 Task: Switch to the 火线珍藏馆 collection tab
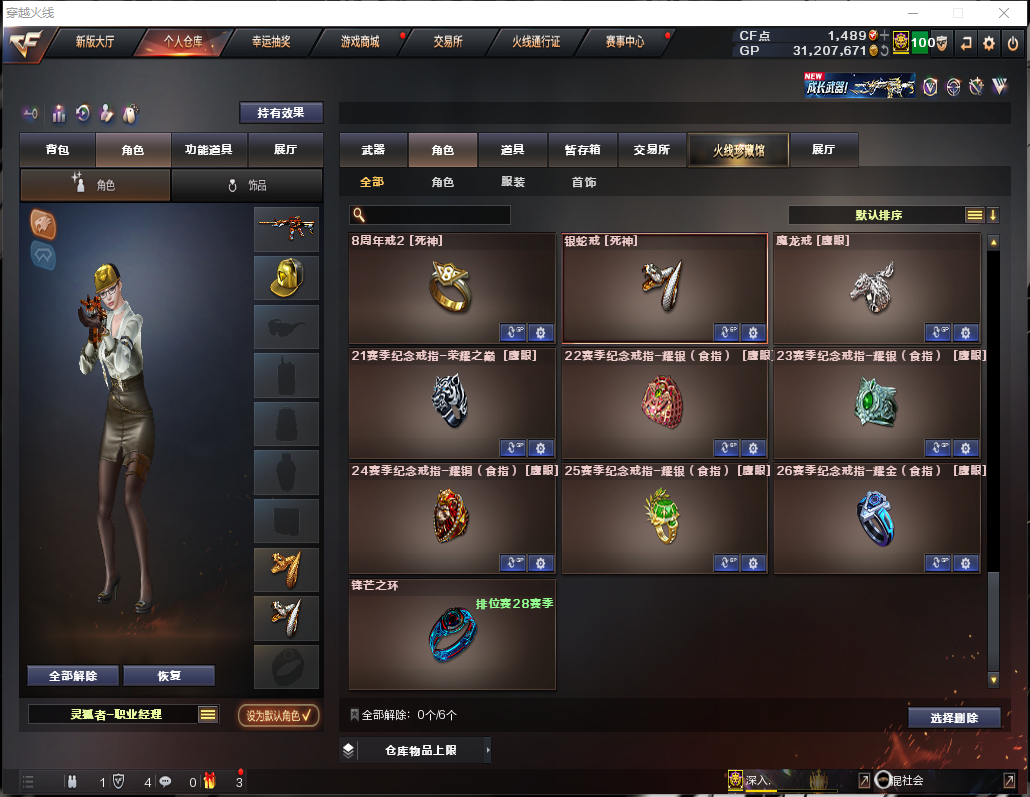[737, 150]
